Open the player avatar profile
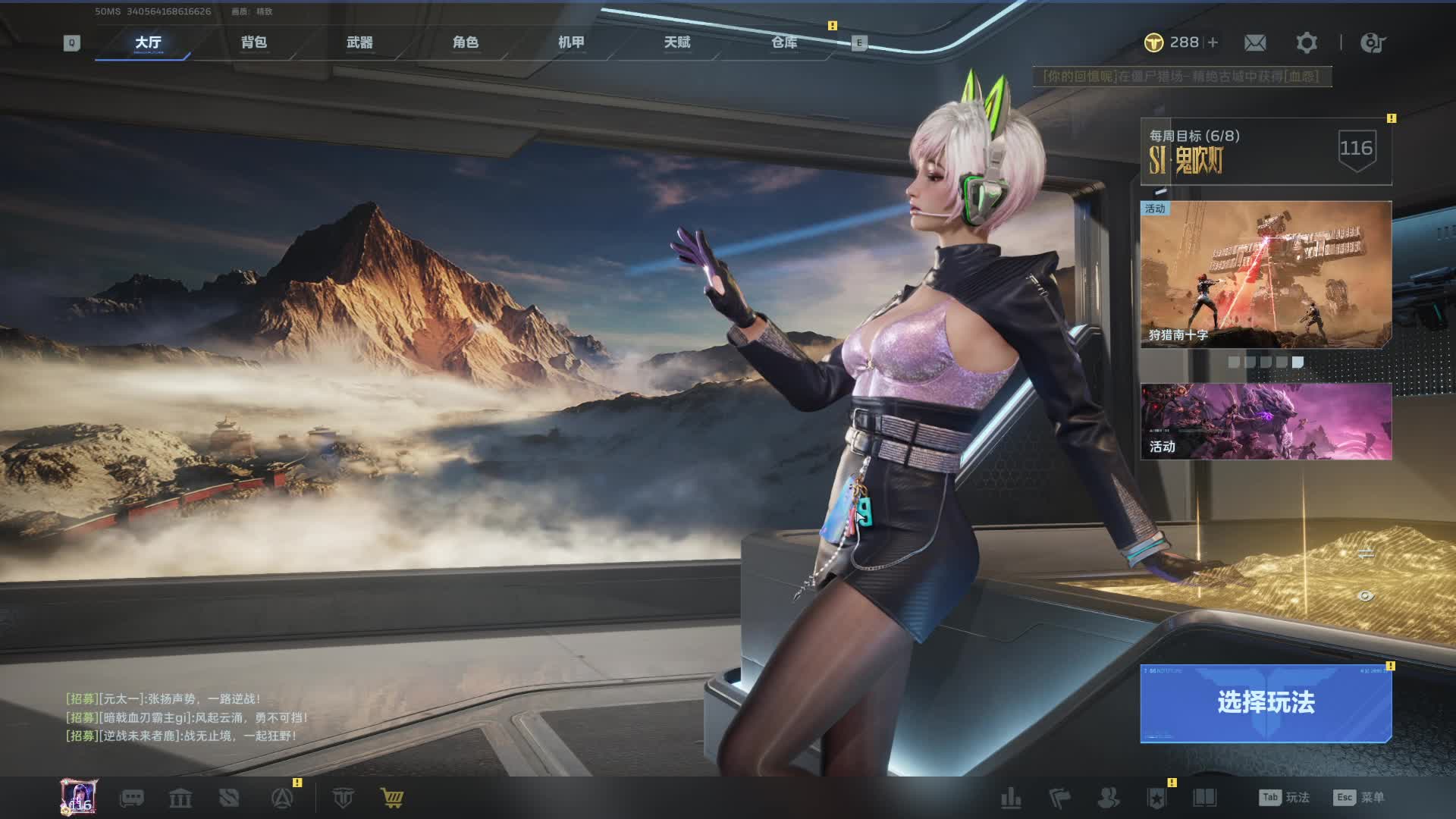The width and height of the screenshot is (1456, 819). pyautogui.click(x=79, y=797)
